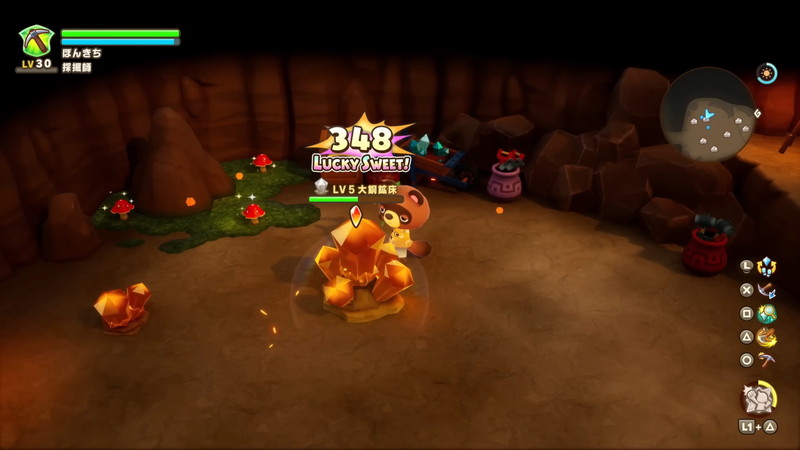
Task: Use the pickaxe with blue arrow skill
Action: 767,290
